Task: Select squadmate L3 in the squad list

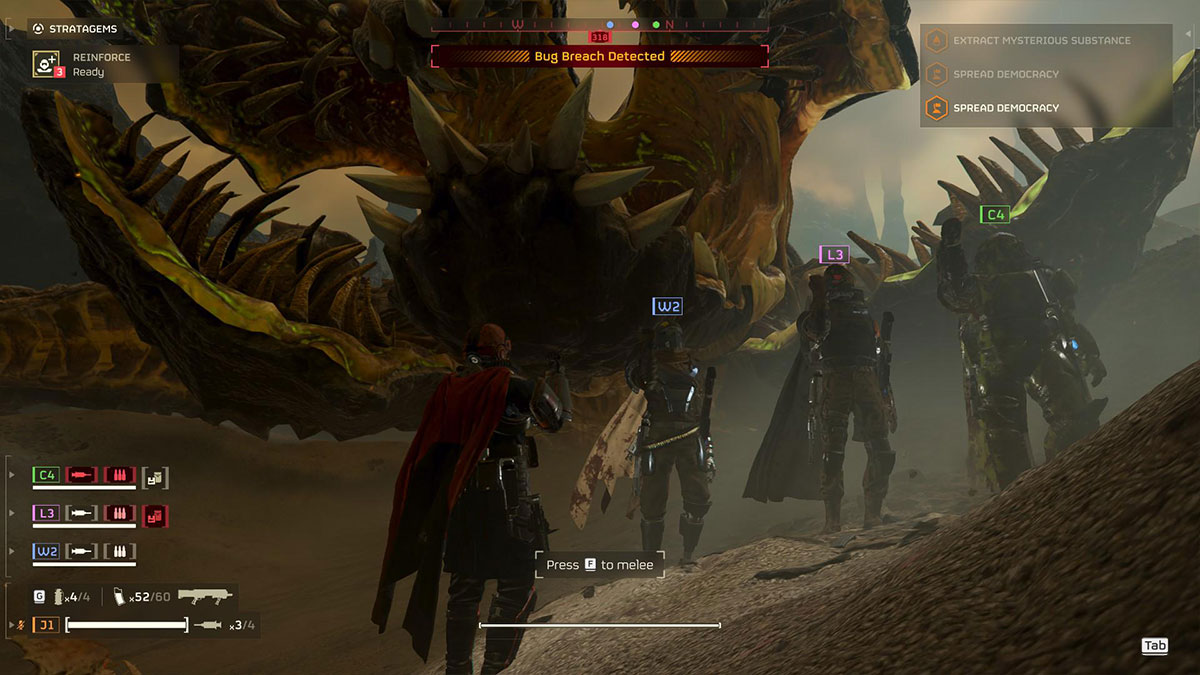Action: (46, 513)
